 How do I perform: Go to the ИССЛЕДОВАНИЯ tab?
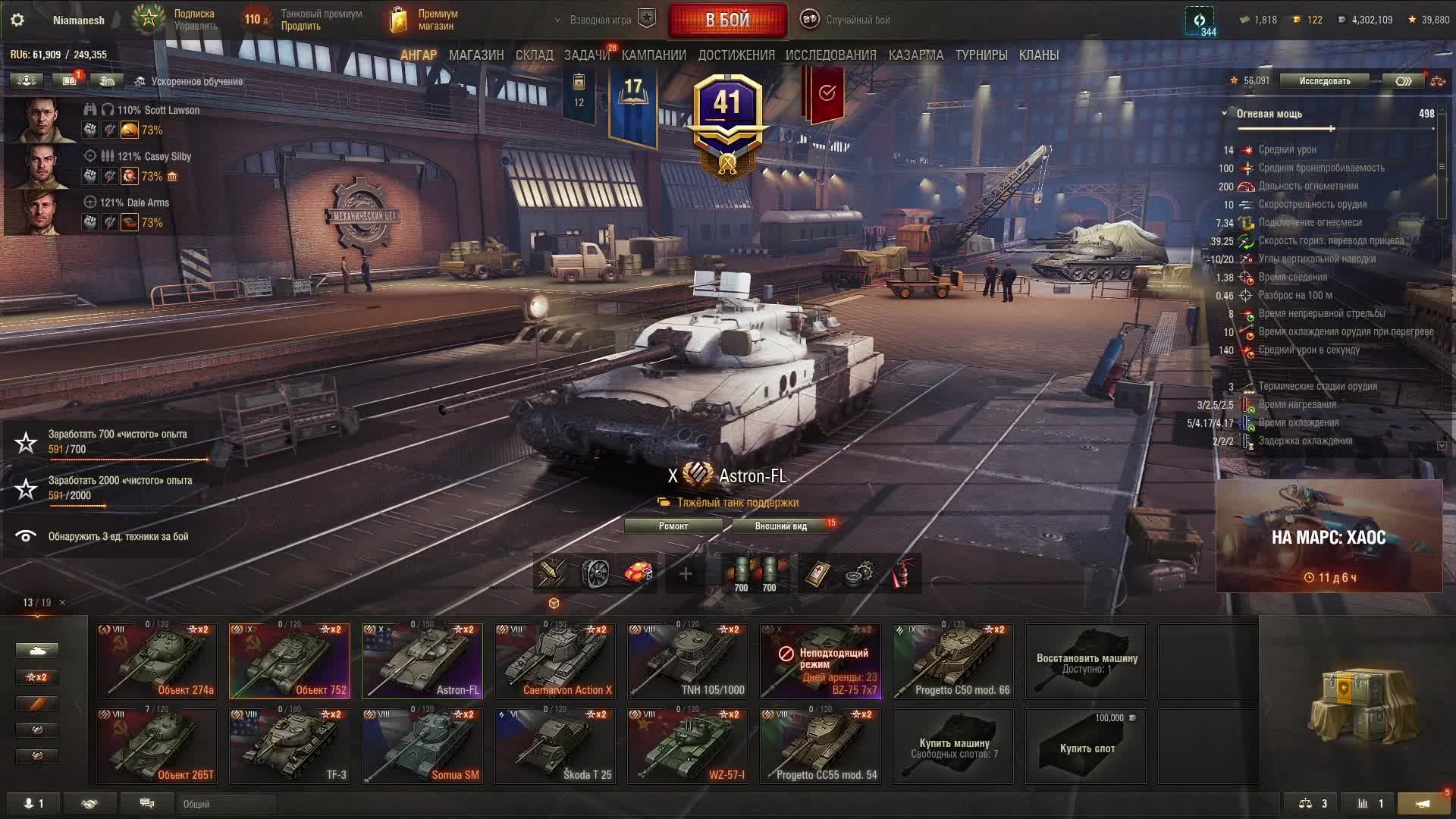point(830,55)
